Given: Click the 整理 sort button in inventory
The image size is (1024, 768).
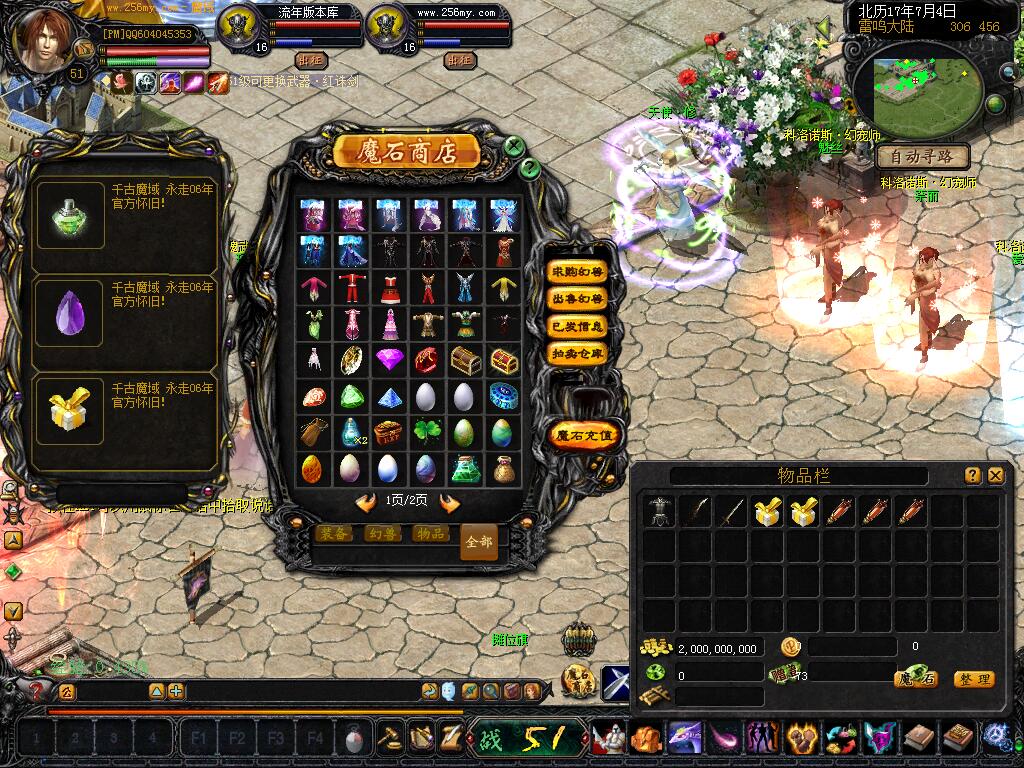Looking at the screenshot, I should 974,679.
